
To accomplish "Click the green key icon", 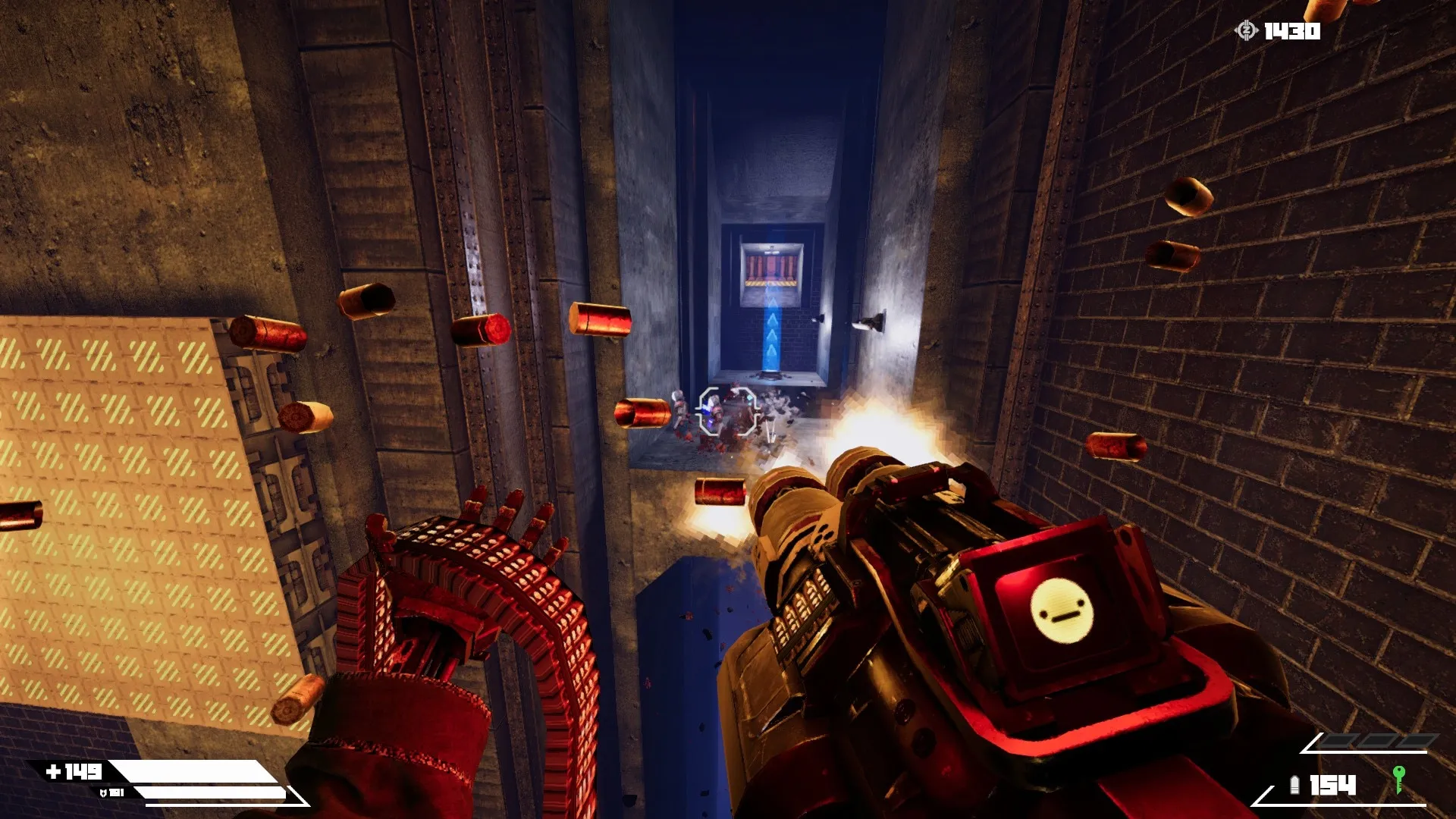I will coord(1398,779).
